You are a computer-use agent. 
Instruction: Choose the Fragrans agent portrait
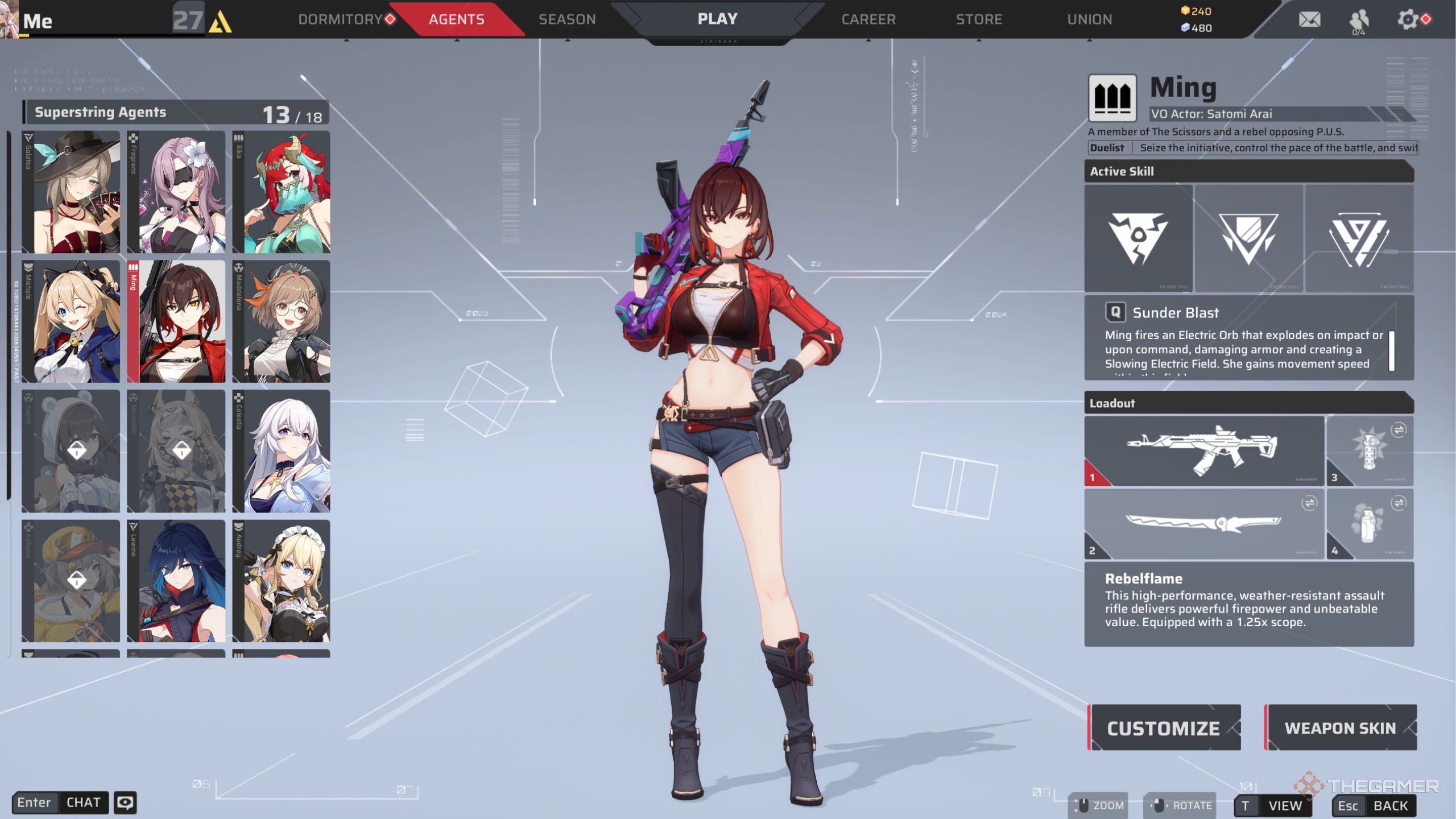tap(176, 192)
